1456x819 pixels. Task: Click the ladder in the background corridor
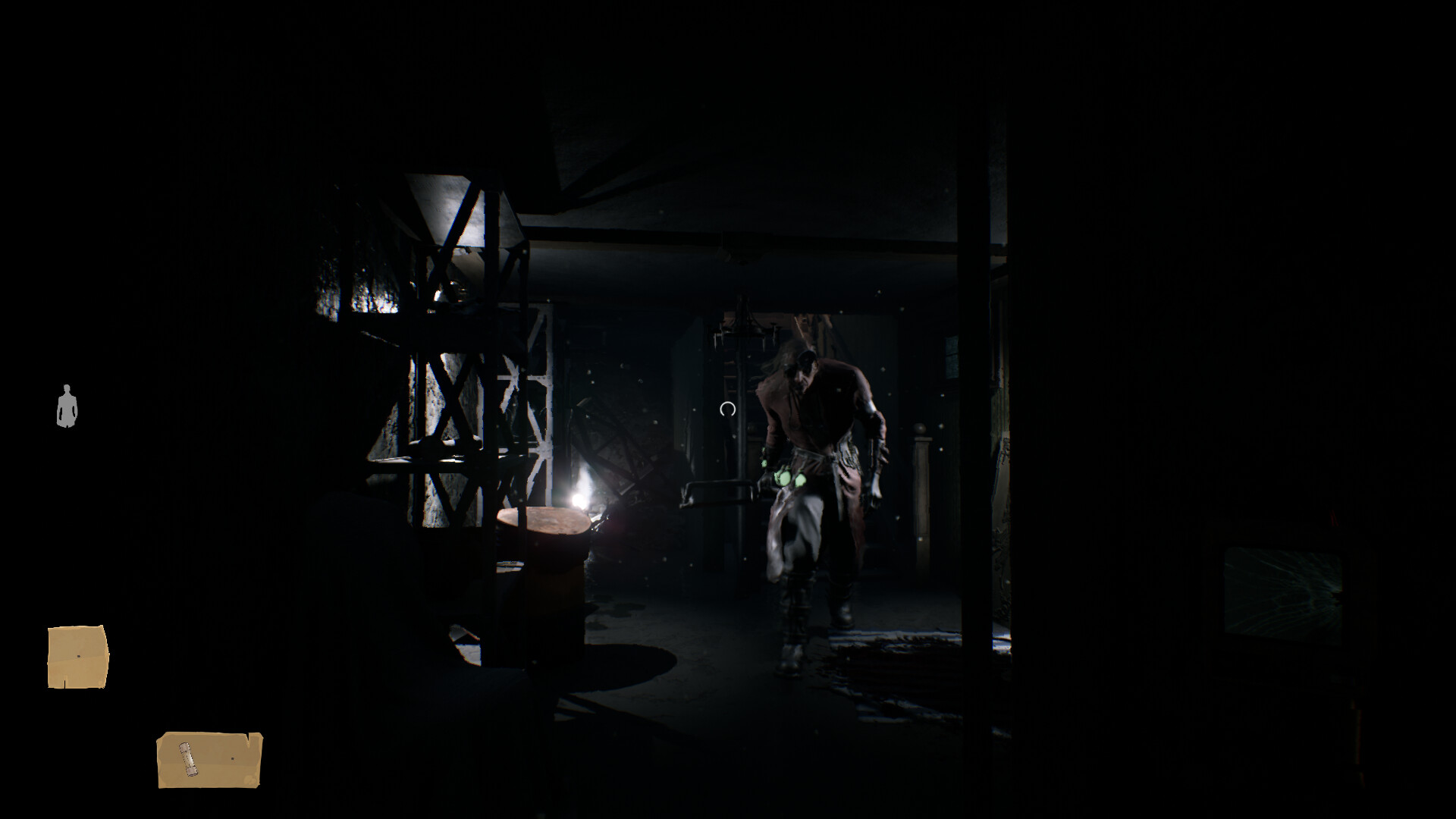coord(730,372)
